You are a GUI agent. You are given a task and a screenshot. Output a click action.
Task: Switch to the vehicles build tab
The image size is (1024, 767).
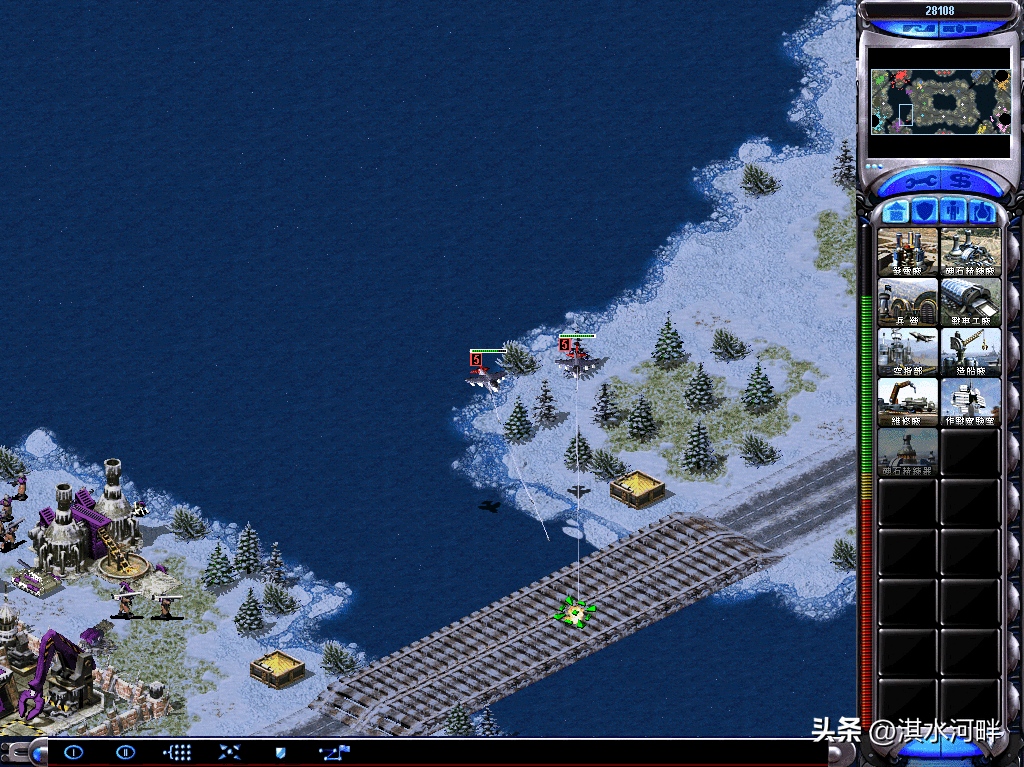pyautogui.click(x=983, y=212)
